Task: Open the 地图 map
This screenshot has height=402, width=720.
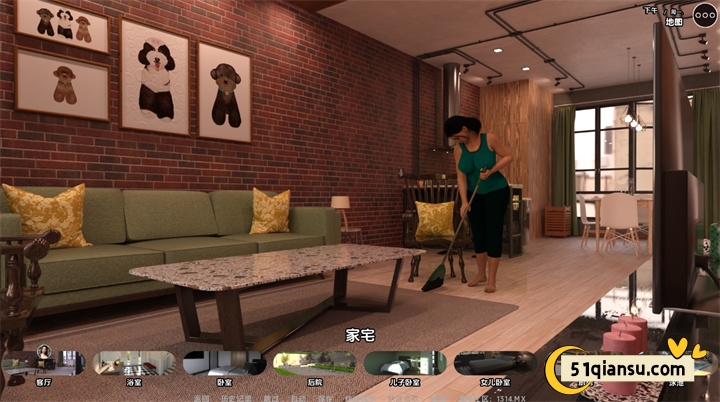Action: (x=674, y=21)
